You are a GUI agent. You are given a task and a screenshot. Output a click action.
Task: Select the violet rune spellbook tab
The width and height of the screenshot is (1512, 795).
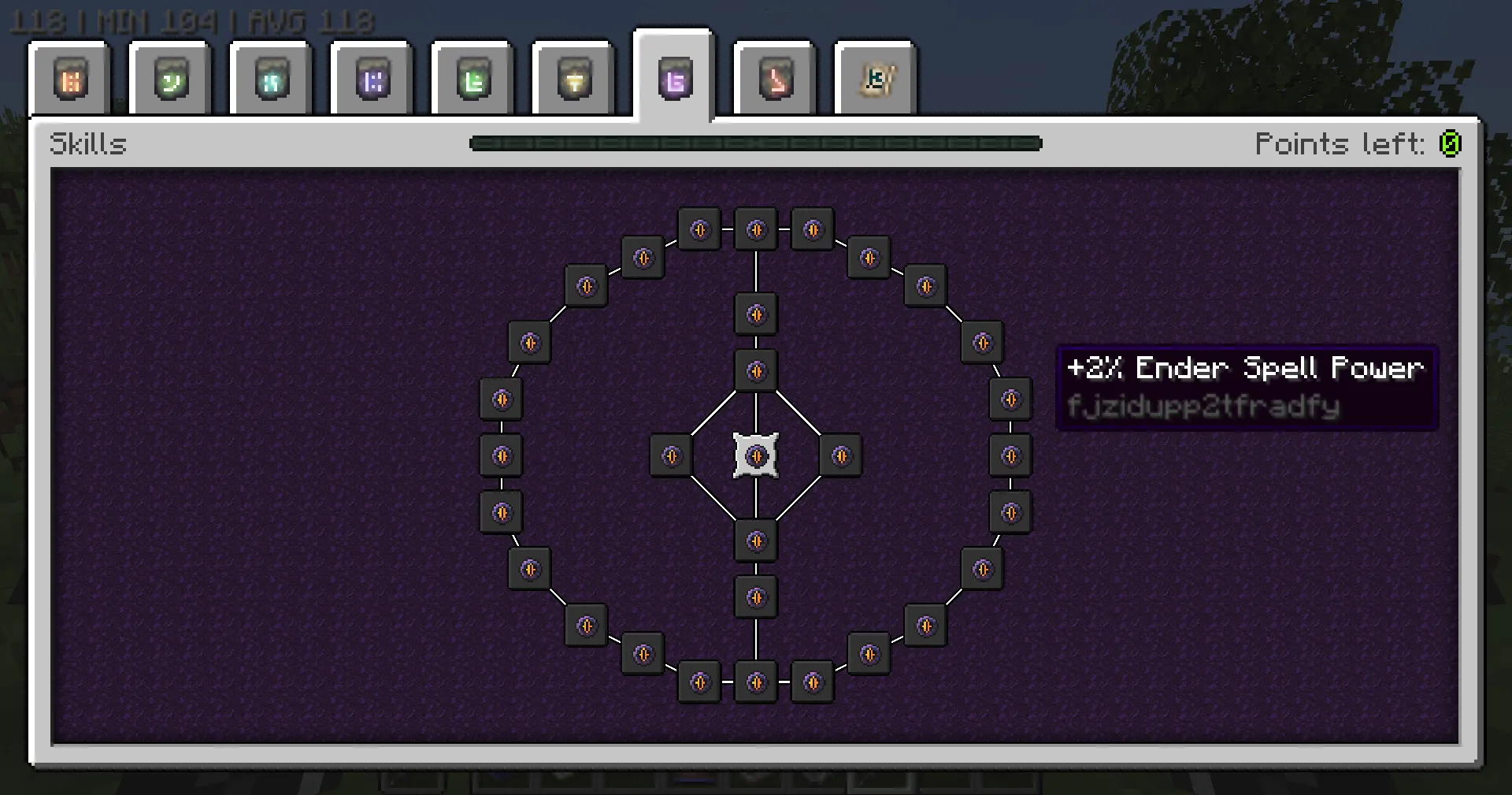pyautogui.click(x=371, y=79)
